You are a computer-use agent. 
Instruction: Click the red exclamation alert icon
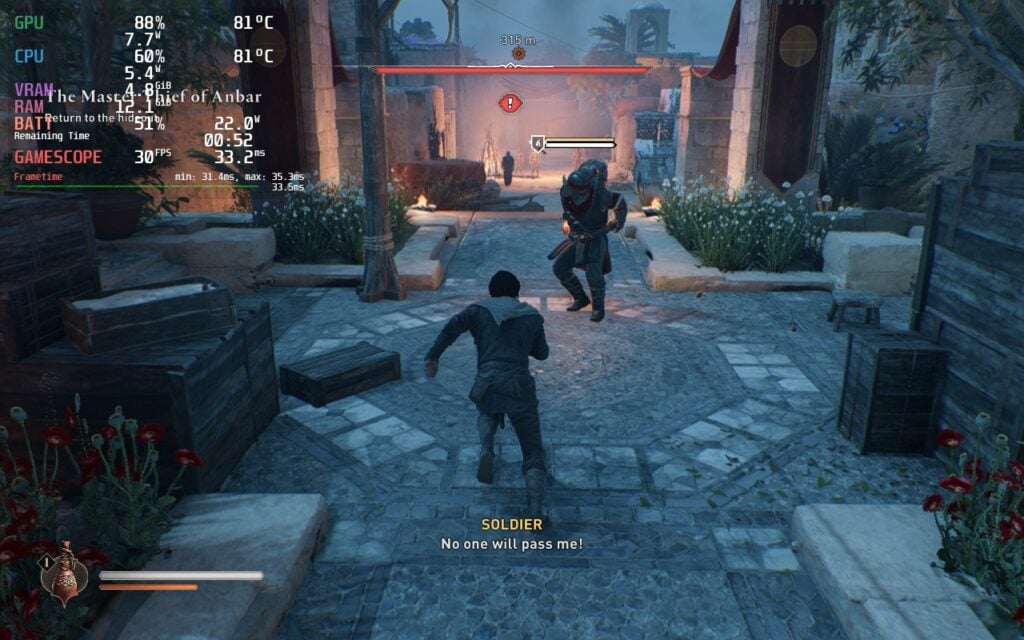coord(511,102)
